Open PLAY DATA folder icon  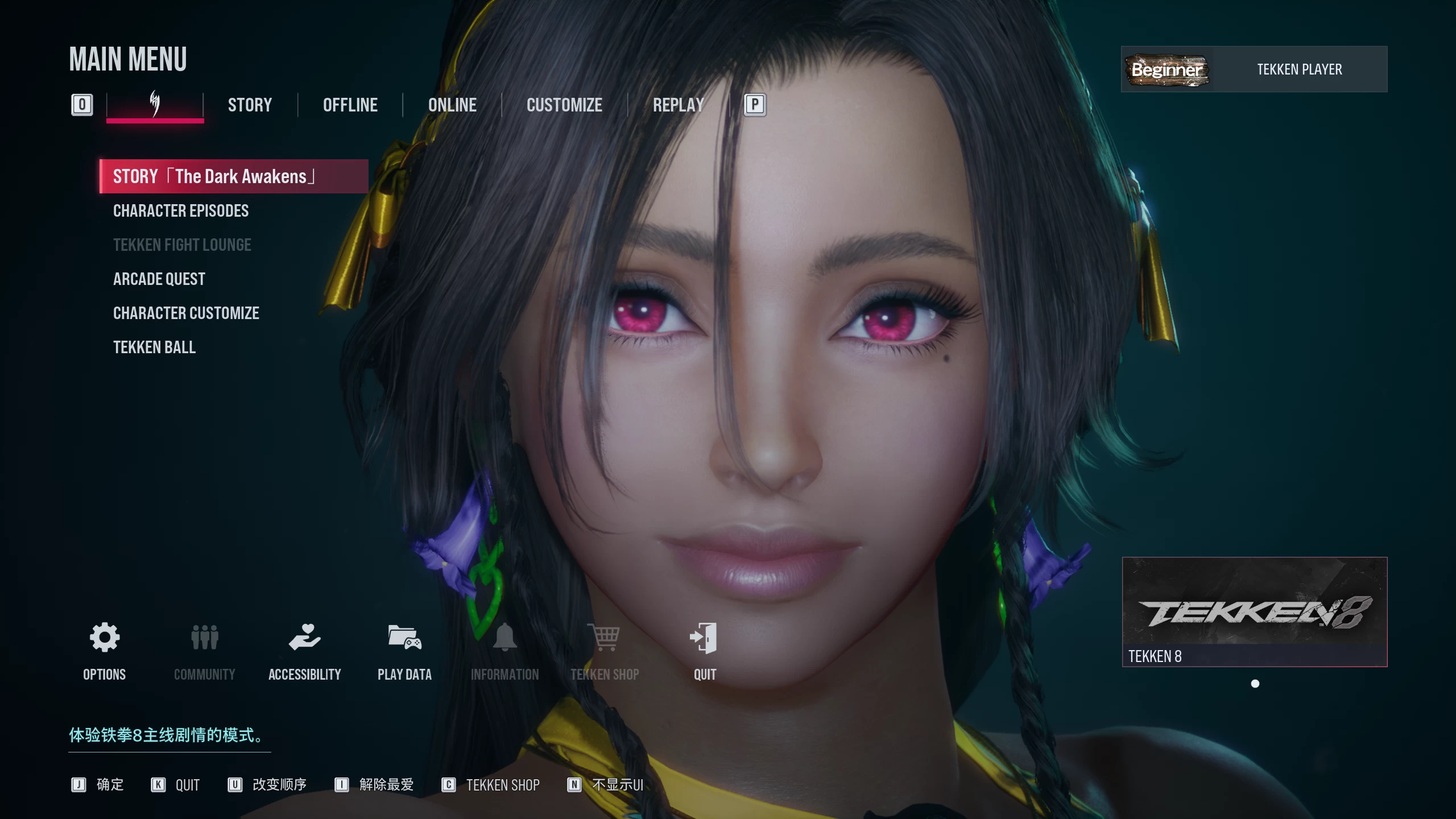point(404,638)
